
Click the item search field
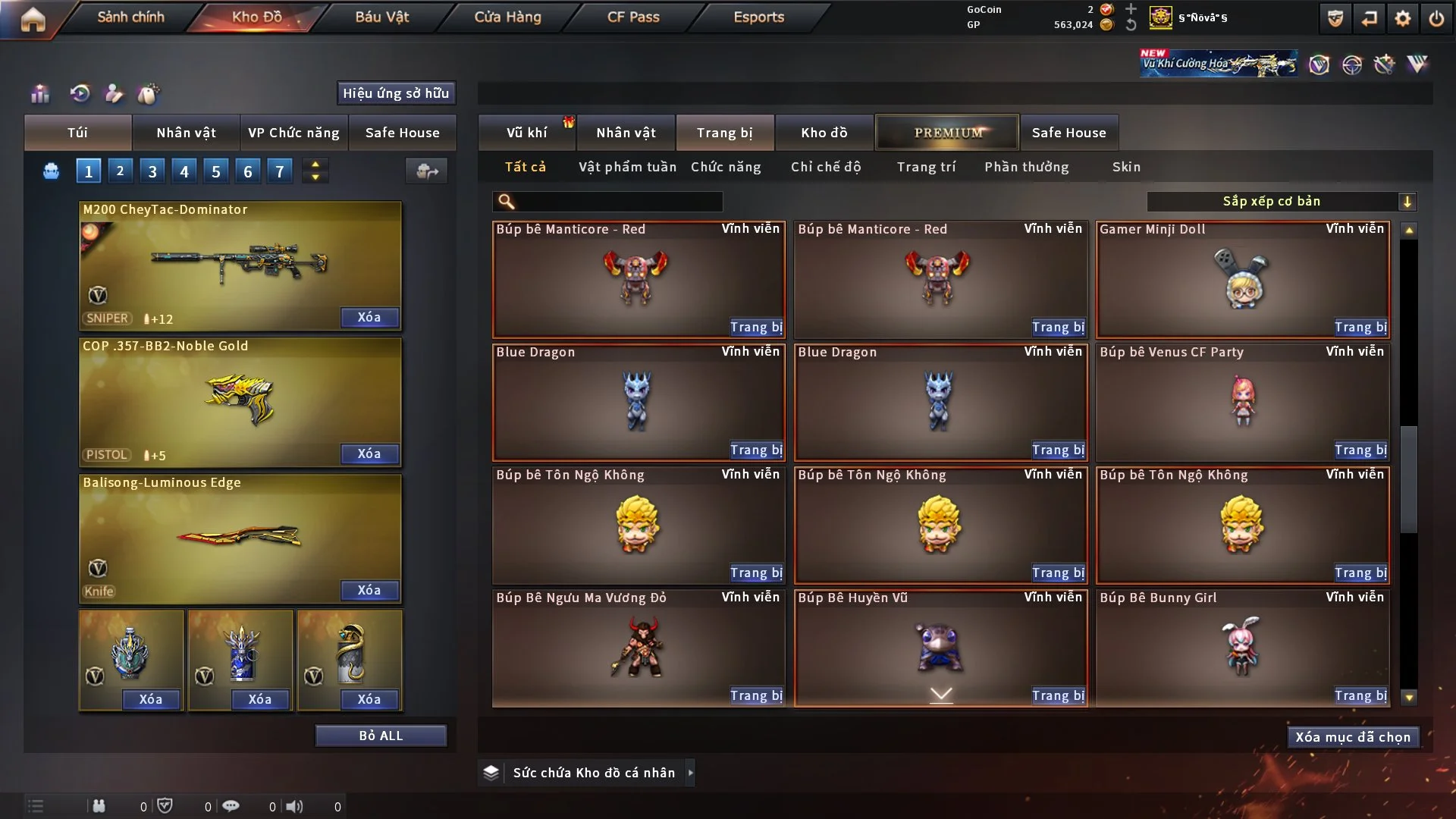[618, 201]
